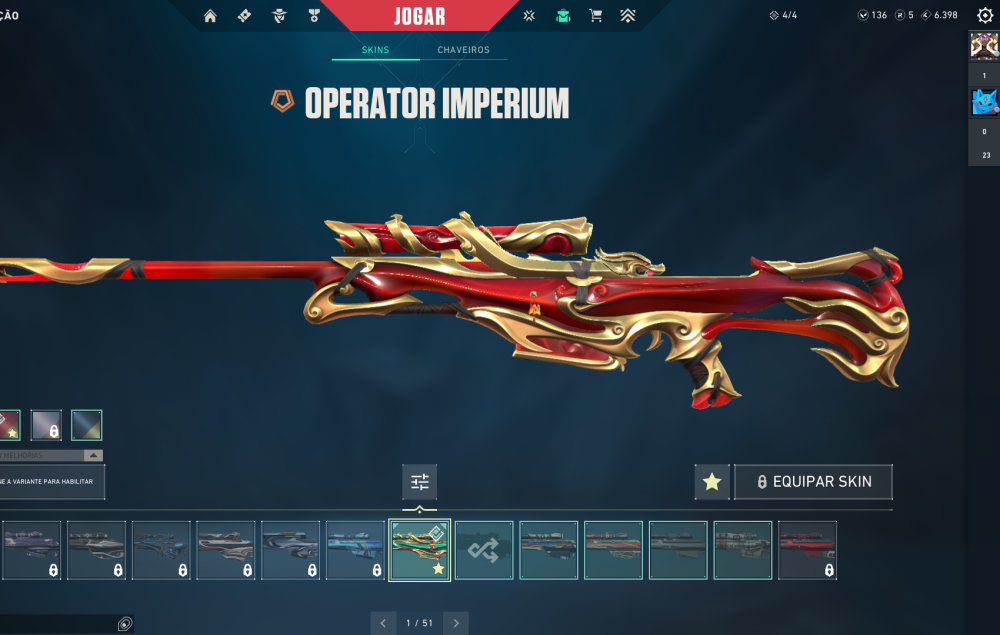Open the agents icon in top bar
The image size is (1000, 635).
tap(279, 16)
